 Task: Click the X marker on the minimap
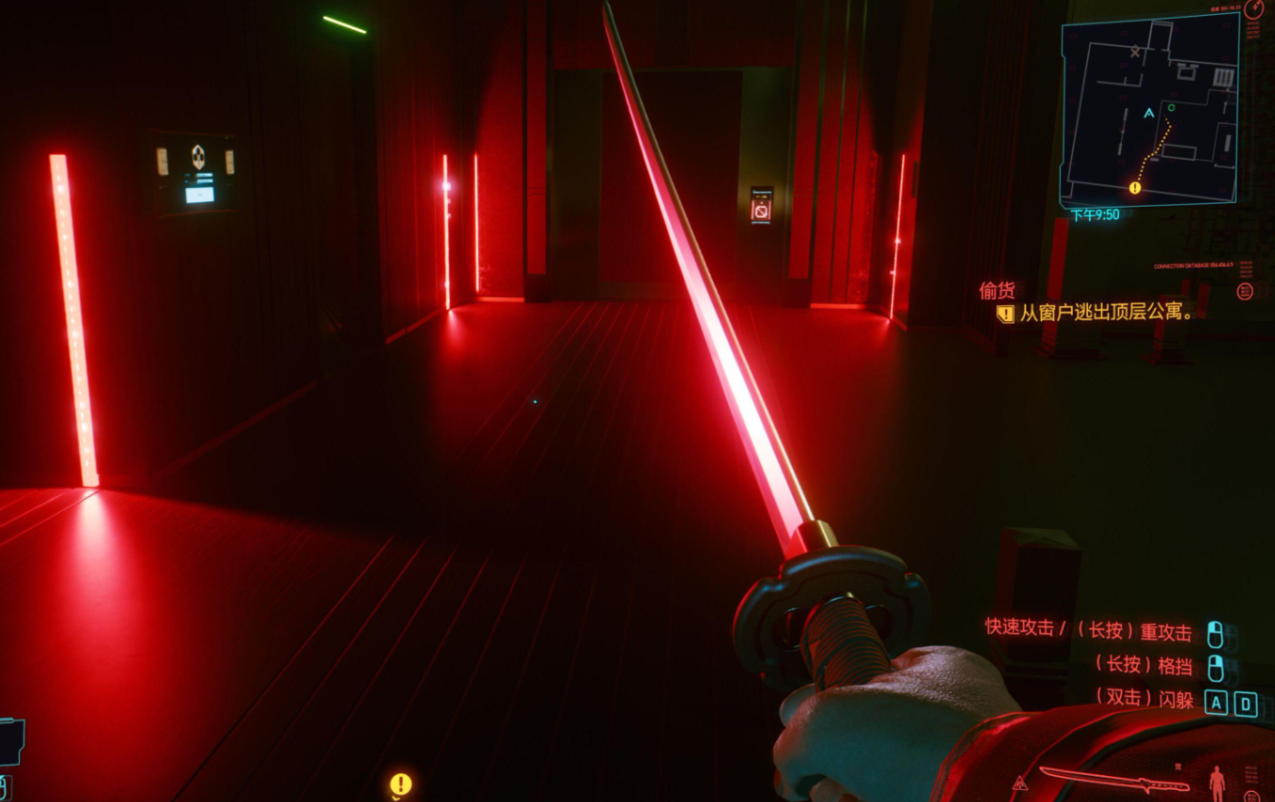1134,50
